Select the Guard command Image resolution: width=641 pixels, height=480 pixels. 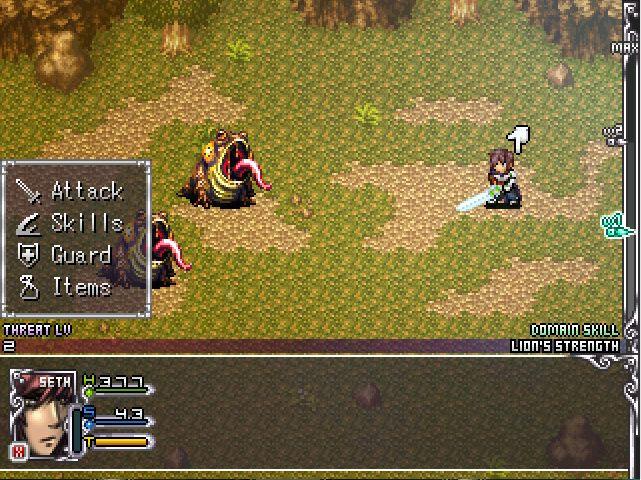pos(70,255)
